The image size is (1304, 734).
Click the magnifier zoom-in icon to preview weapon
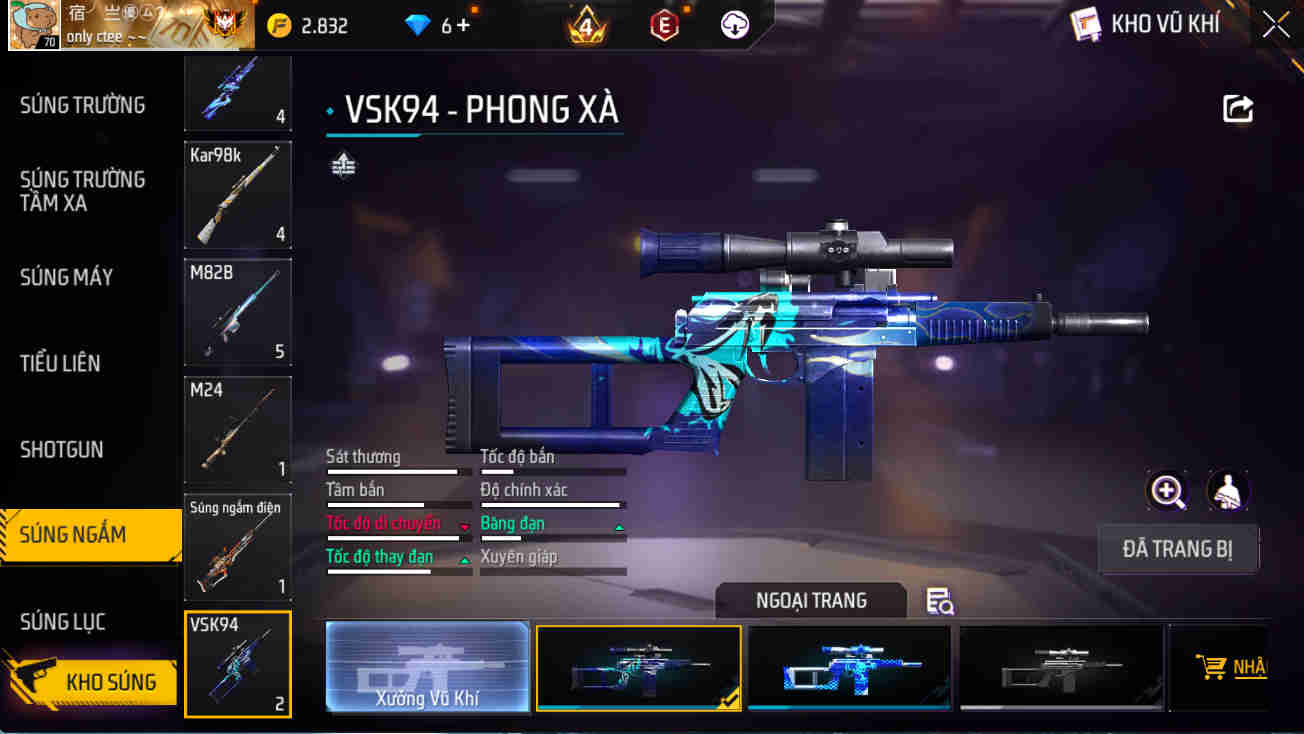(x=1166, y=491)
